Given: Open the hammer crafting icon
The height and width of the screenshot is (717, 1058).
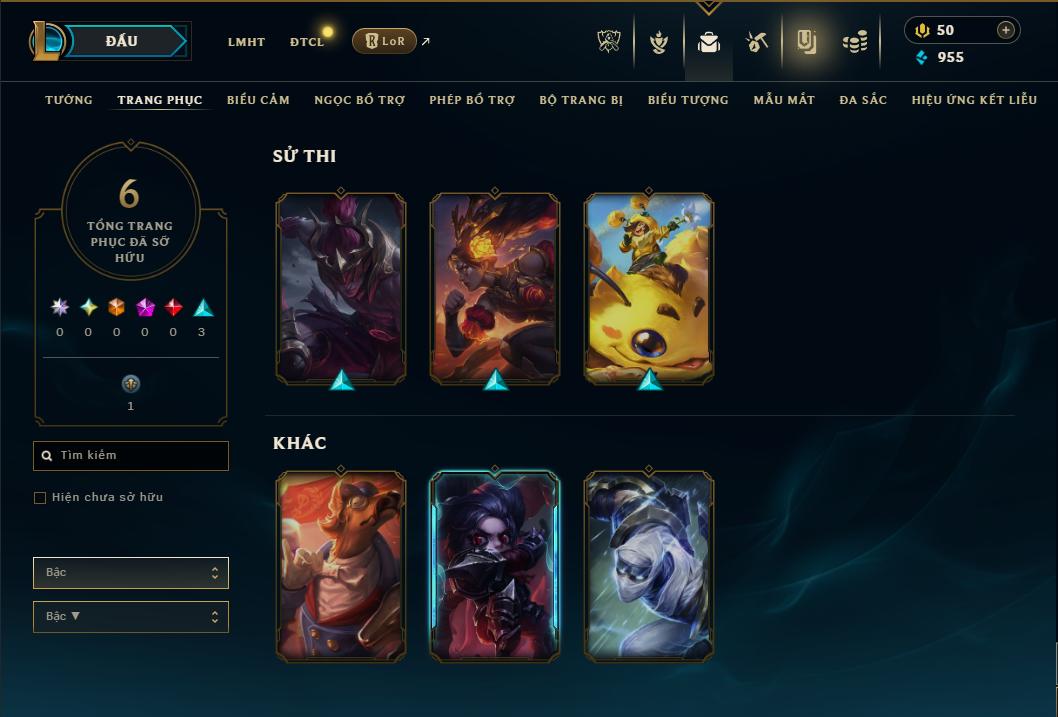Looking at the screenshot, I should click(x=757, y=42).
